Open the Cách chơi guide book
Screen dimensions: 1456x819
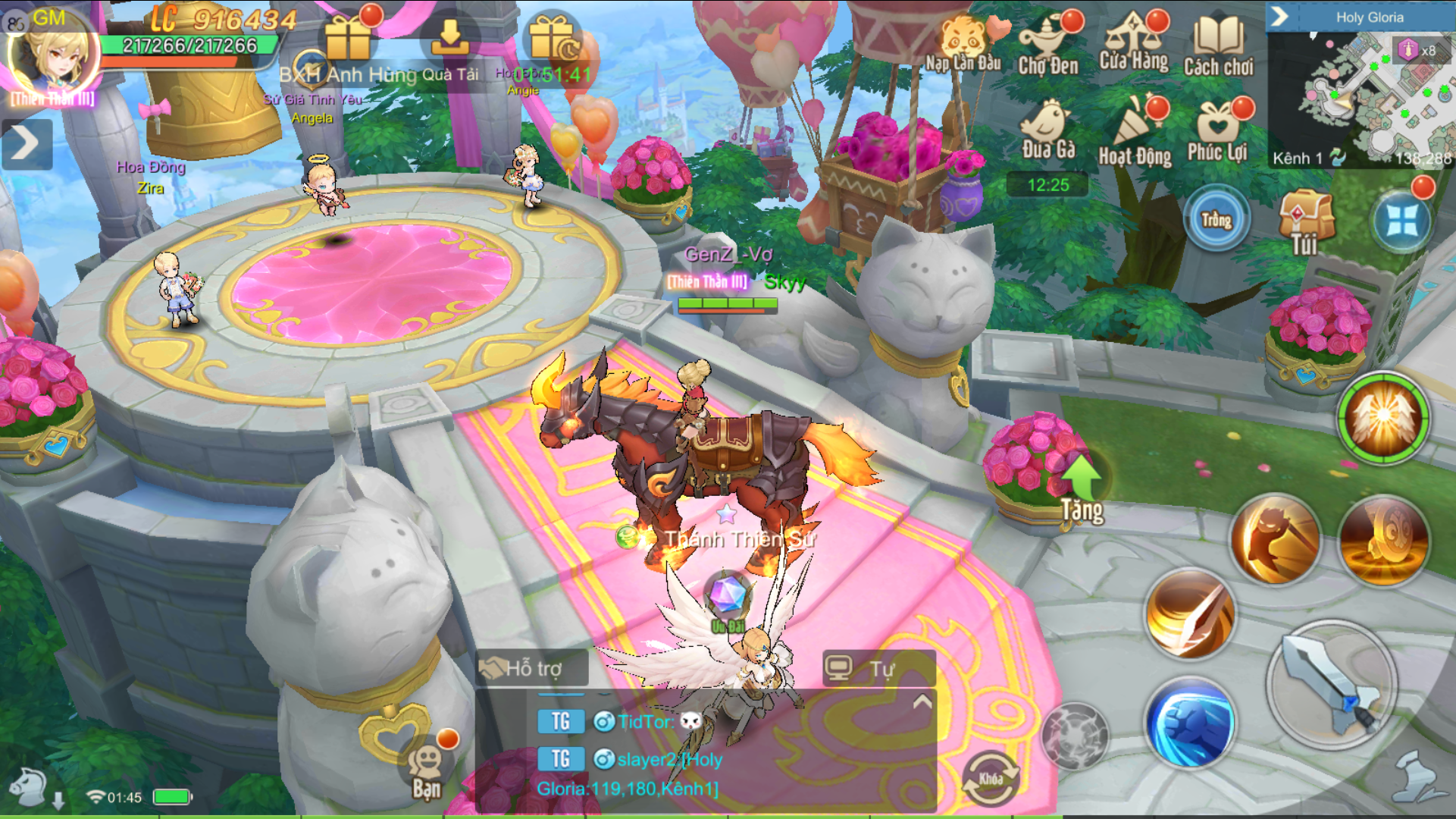pyautogui.click(x=1218, y=44)
